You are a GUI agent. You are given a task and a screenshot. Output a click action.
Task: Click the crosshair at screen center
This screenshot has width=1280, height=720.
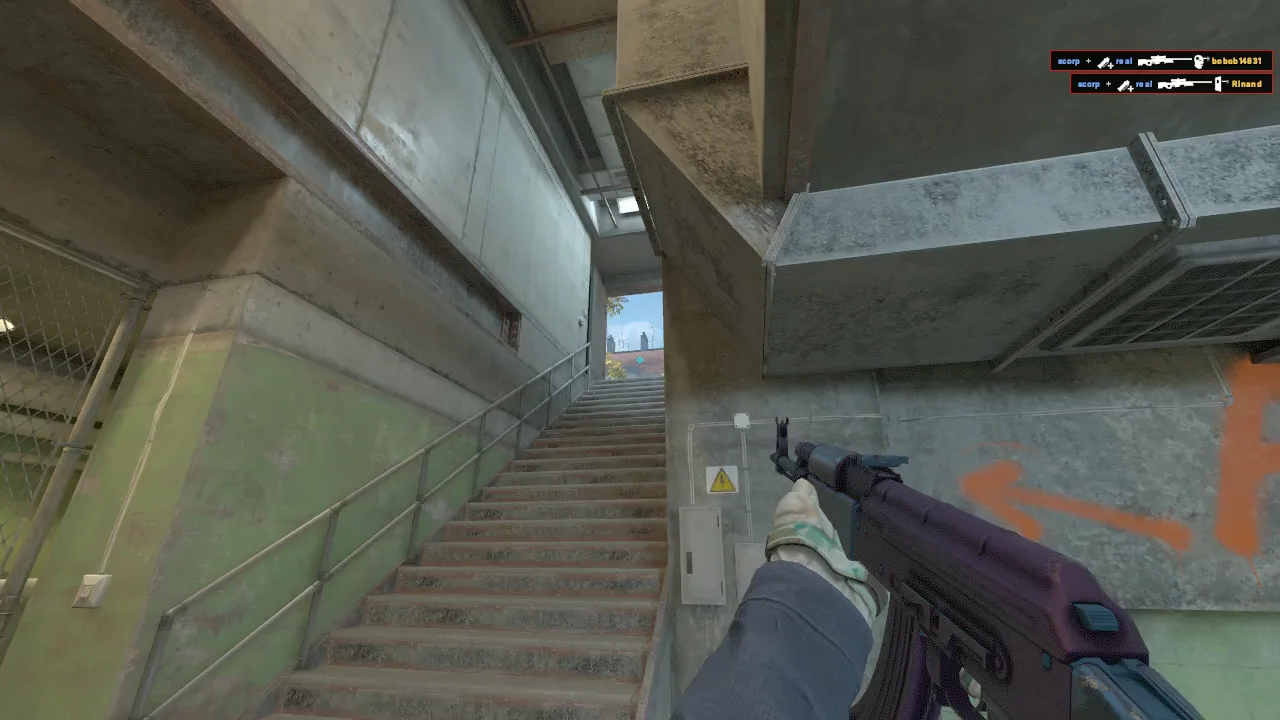click(x=640, y=360)
